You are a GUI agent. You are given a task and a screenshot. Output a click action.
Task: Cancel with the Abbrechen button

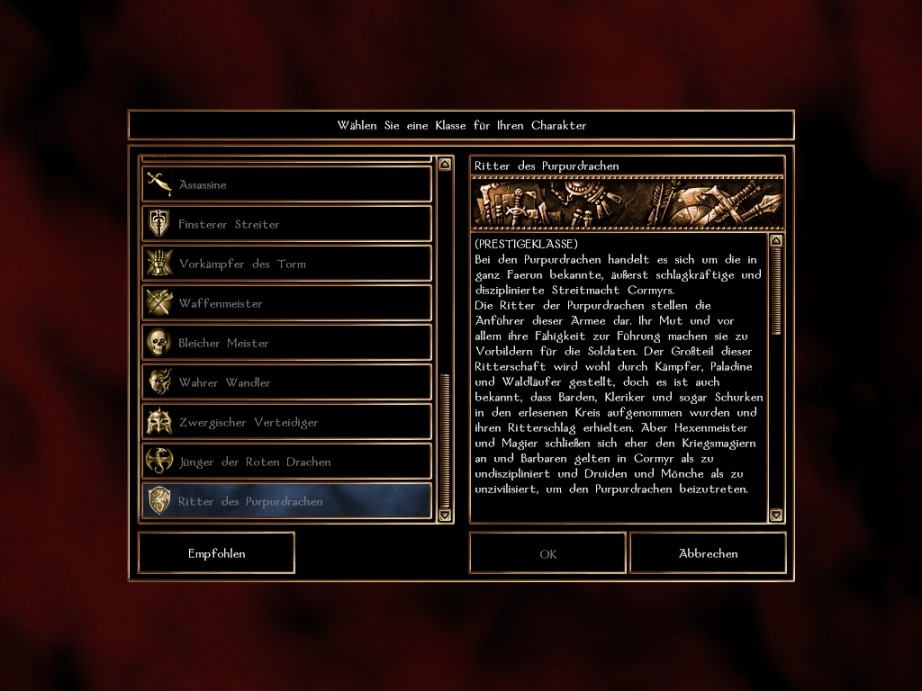point(708,553)
